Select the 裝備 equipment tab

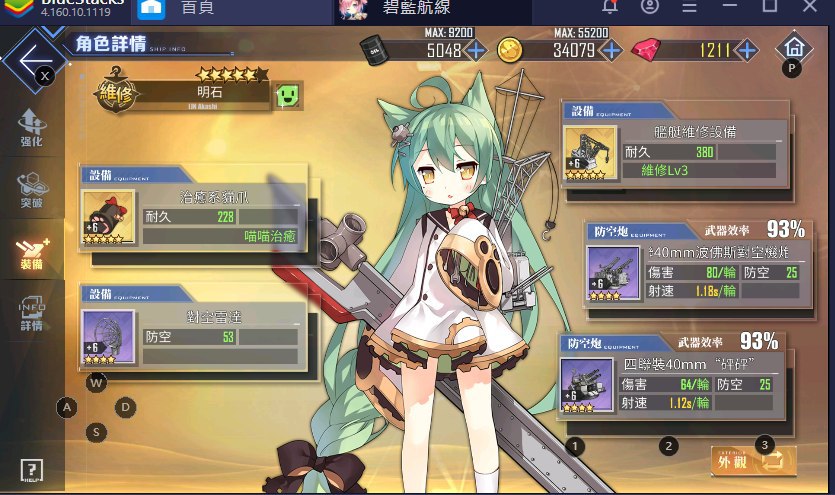pyautogui.click(x=31, y=253)
